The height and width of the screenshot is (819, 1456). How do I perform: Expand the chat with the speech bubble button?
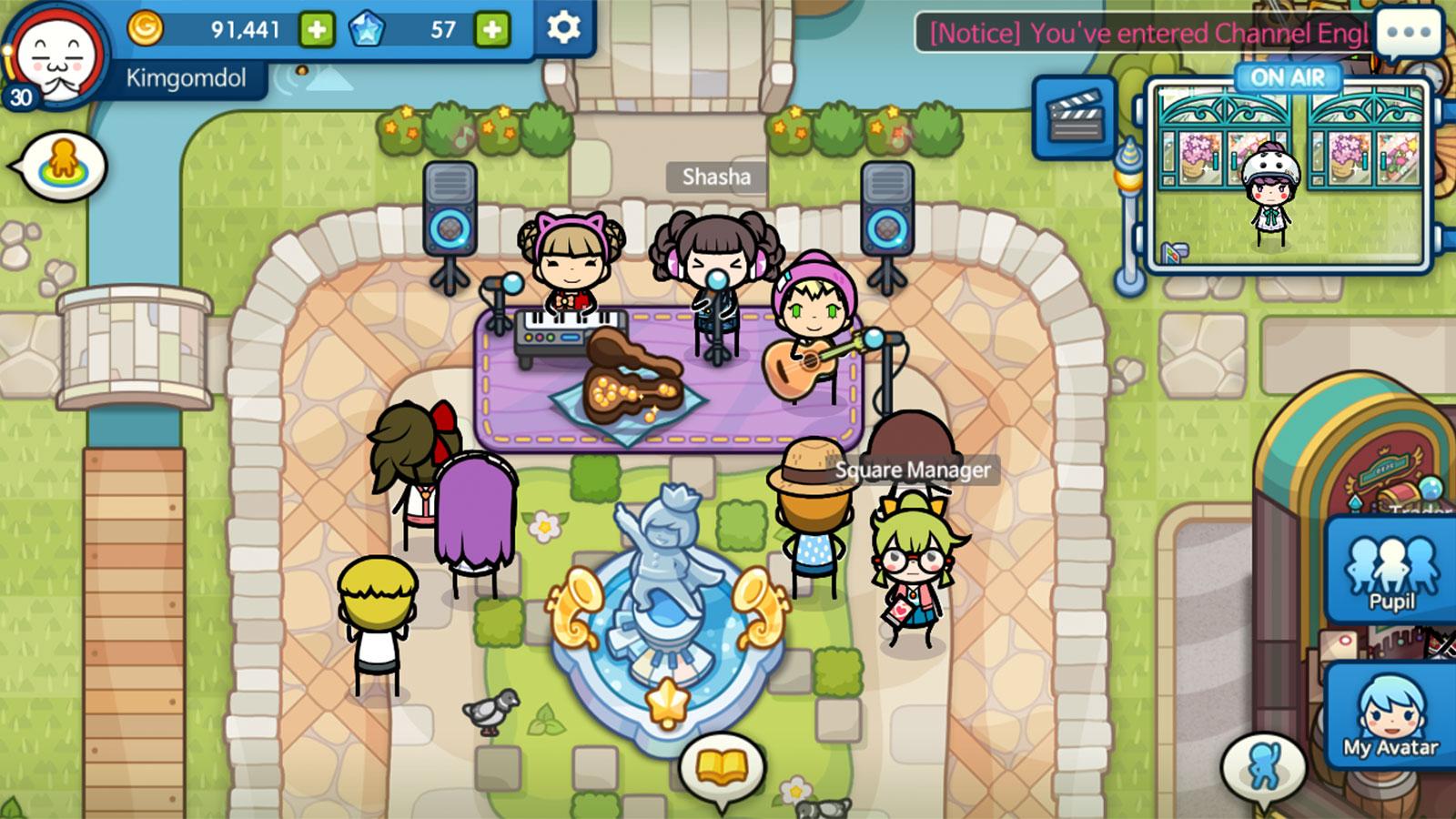[x=1410, y=33]
